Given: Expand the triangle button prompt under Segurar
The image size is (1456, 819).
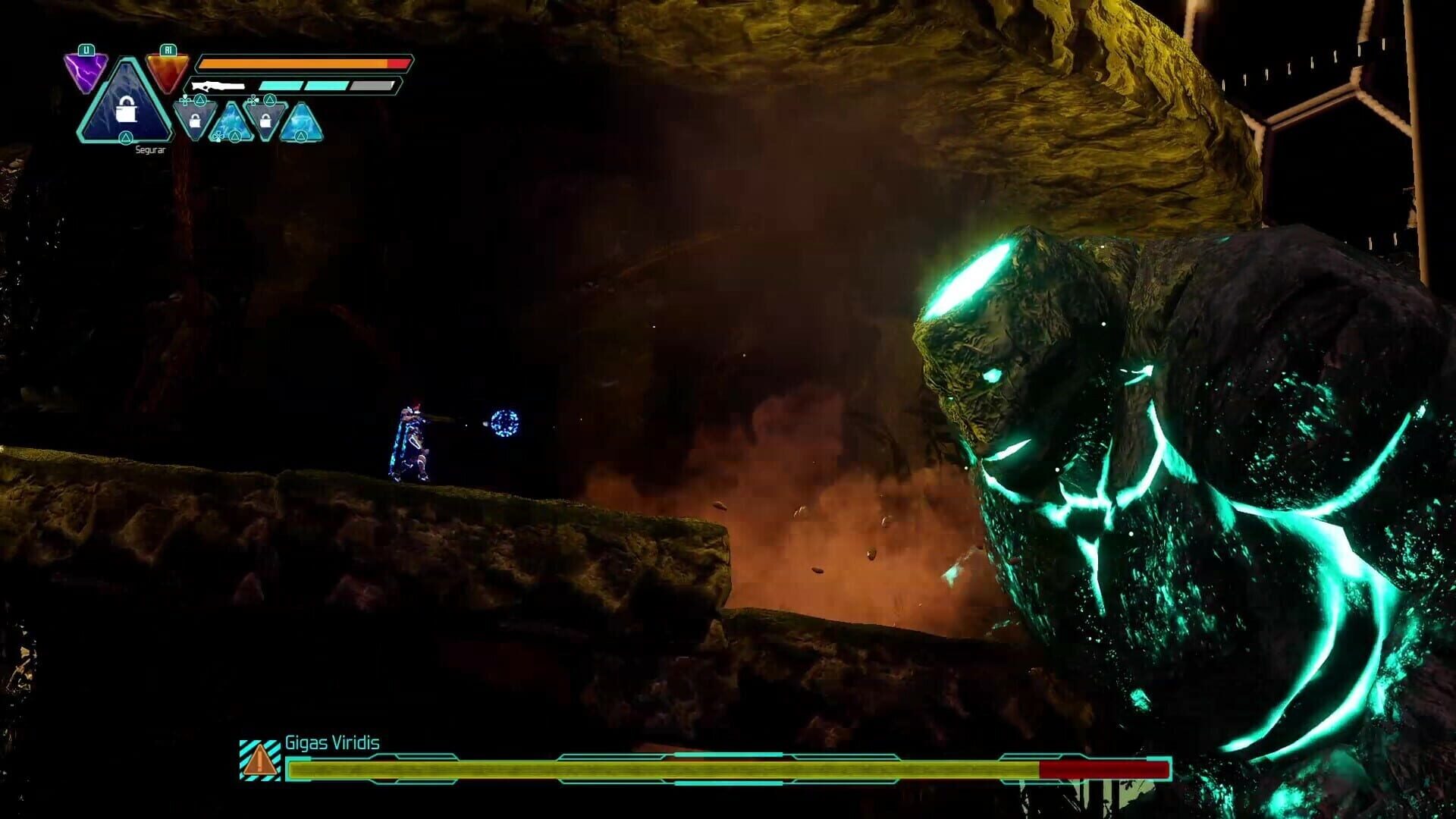Looking at the screenshot, I should [x=126, y=137].
